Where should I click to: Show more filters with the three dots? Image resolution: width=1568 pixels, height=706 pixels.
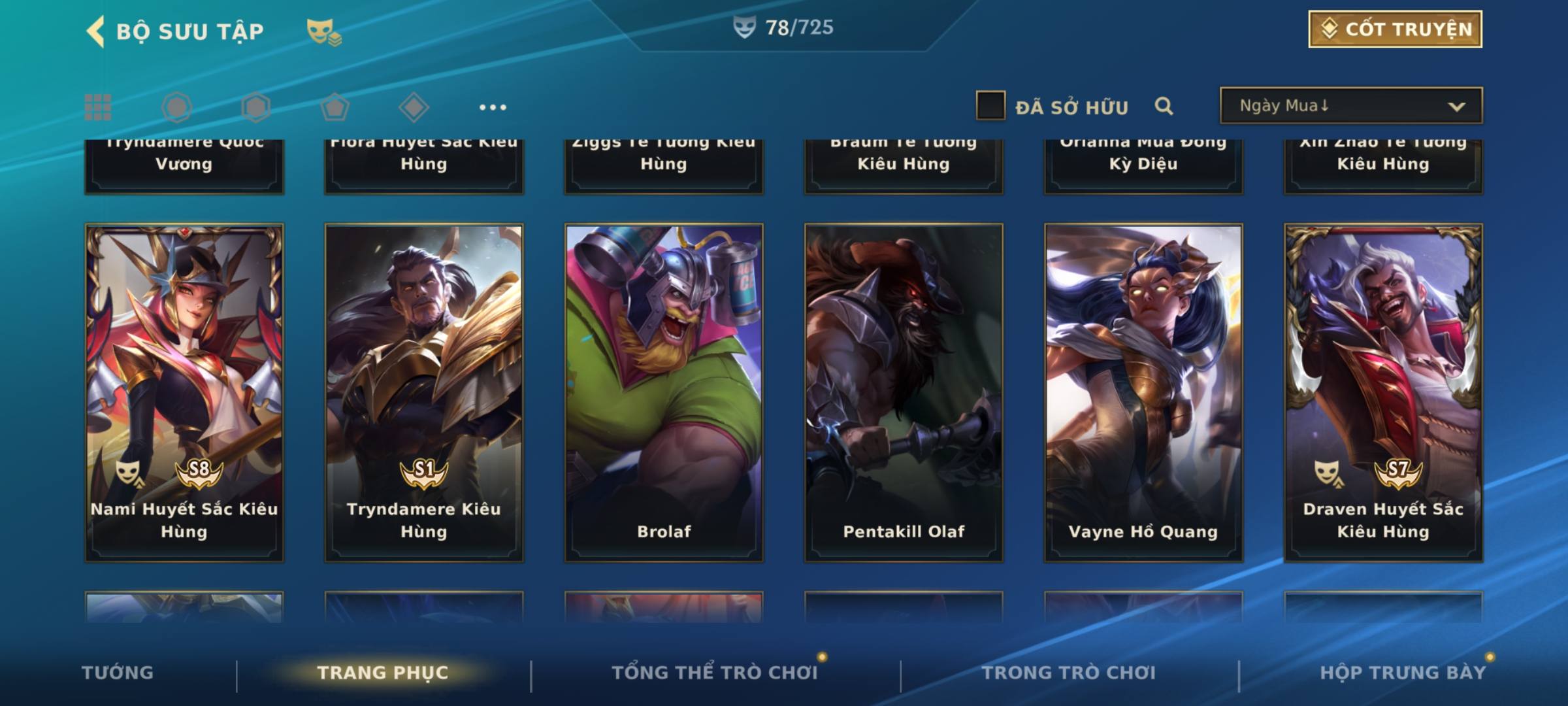493,107
